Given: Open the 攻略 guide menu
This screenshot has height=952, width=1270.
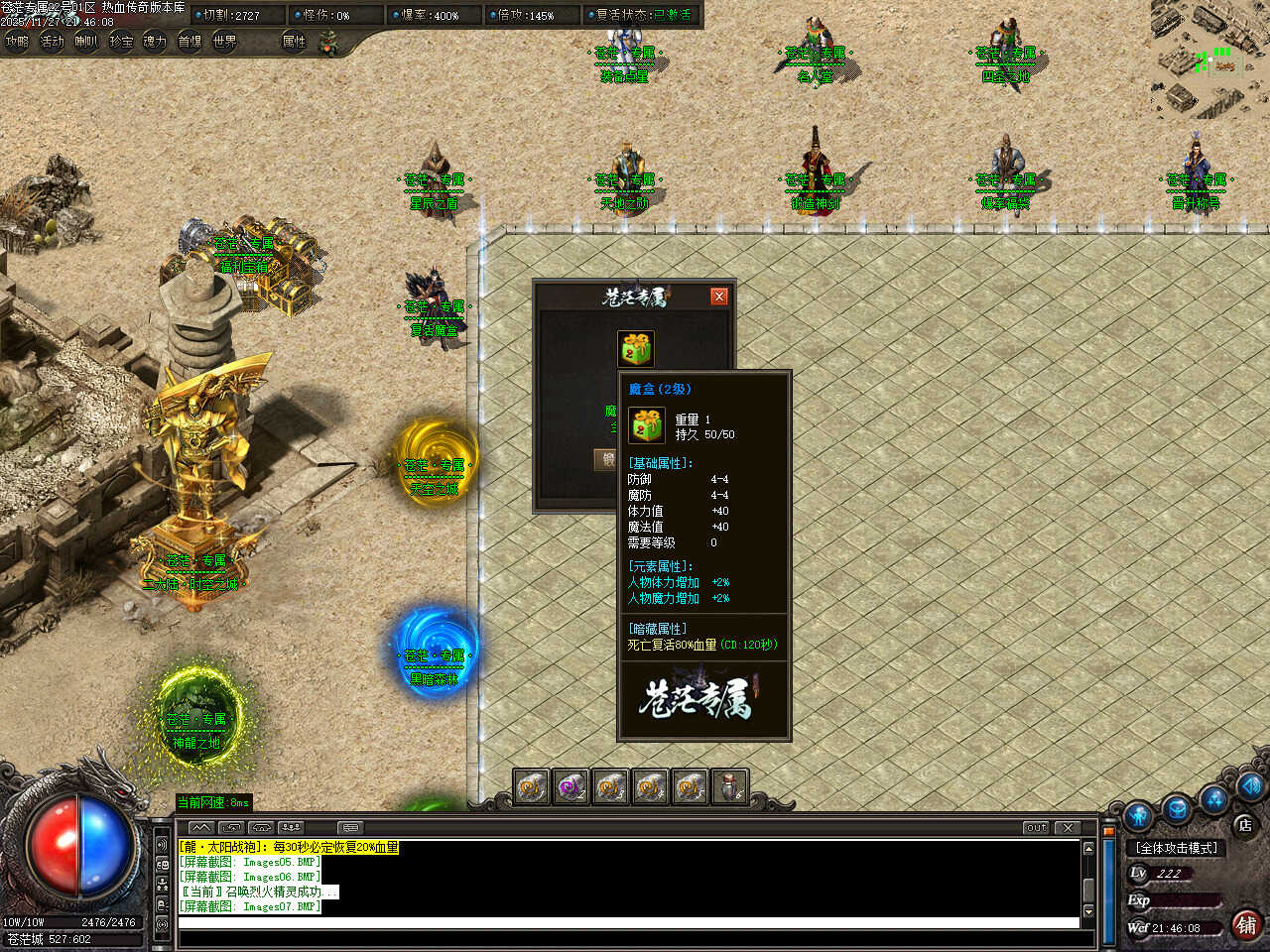Looking at the screenshot, I should tap(18, 42).
